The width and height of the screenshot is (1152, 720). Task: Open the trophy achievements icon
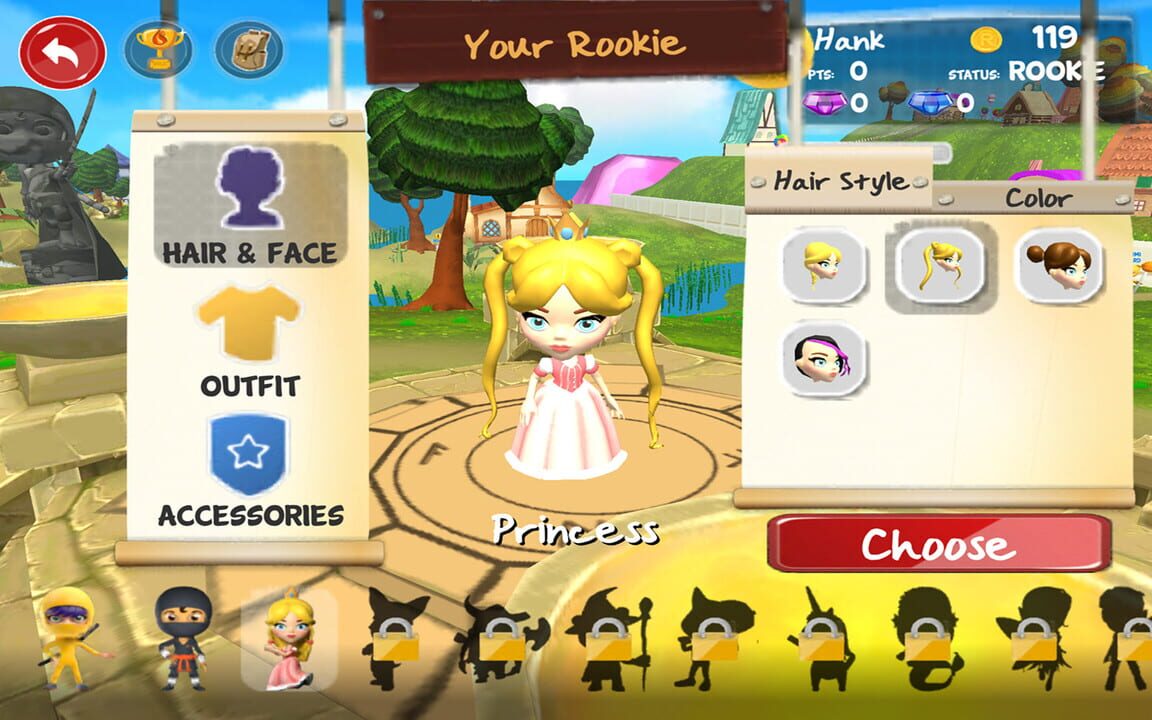coord(158,50)
